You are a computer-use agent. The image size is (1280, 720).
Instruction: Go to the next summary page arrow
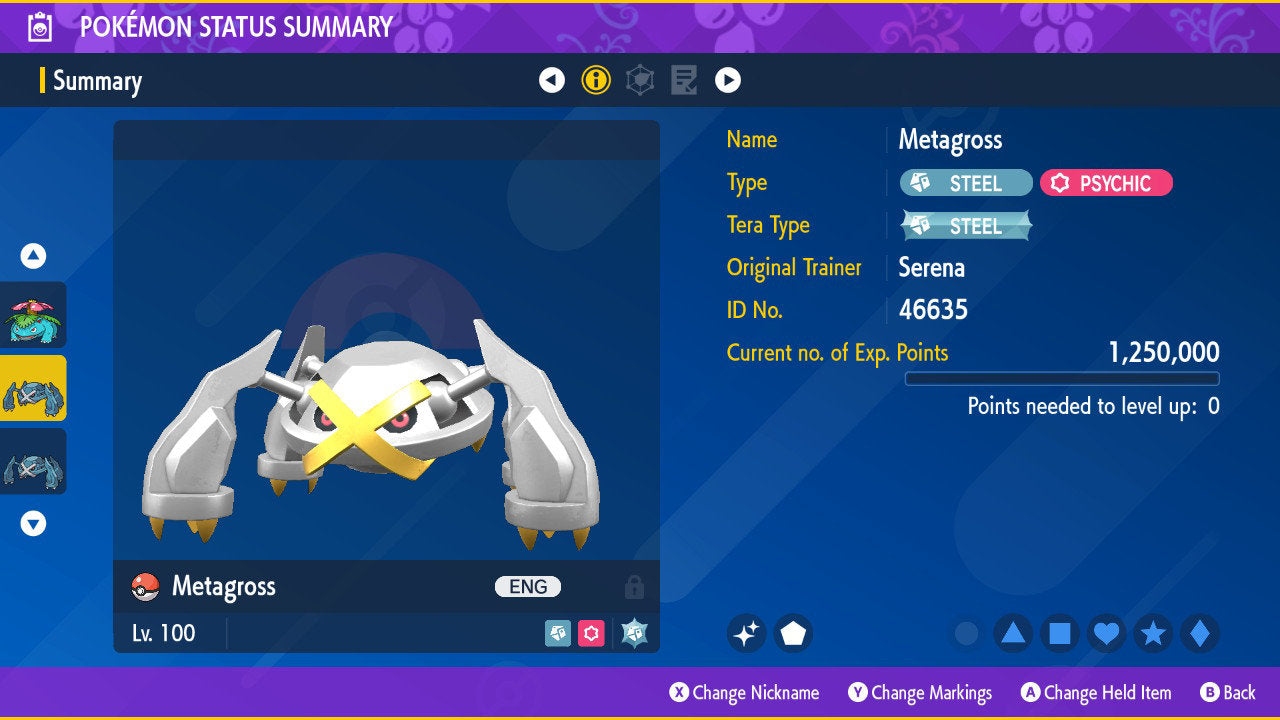(x=728, y=80)
